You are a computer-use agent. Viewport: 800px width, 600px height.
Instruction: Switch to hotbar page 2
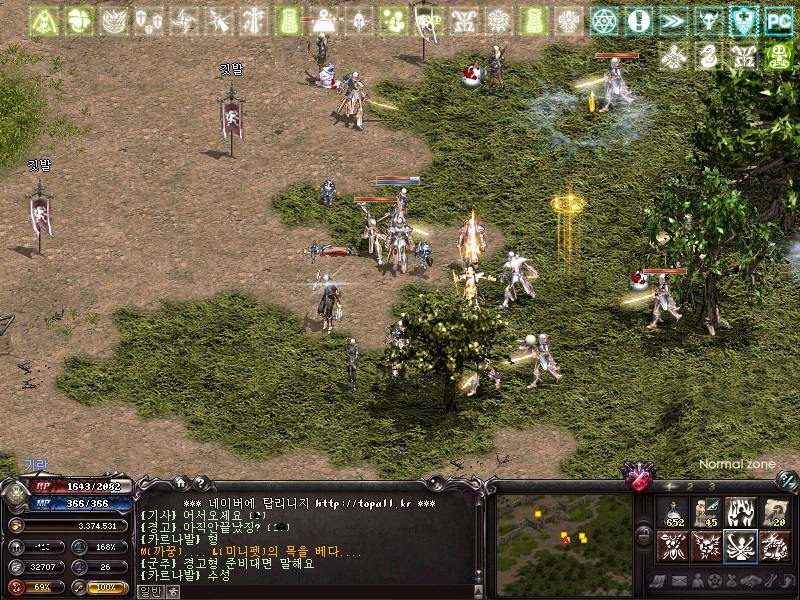690,486
